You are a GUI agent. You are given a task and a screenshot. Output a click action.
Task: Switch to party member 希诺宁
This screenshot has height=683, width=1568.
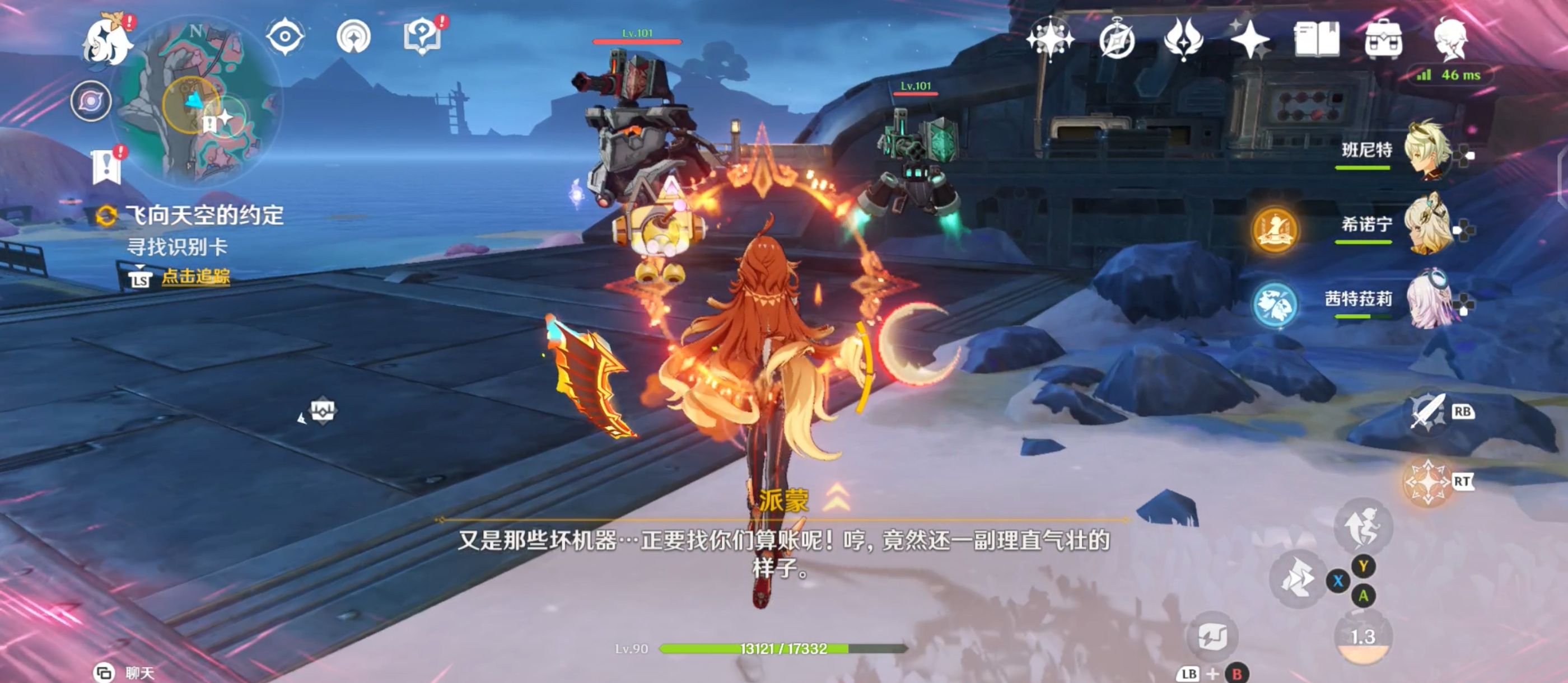(1427, 225)
